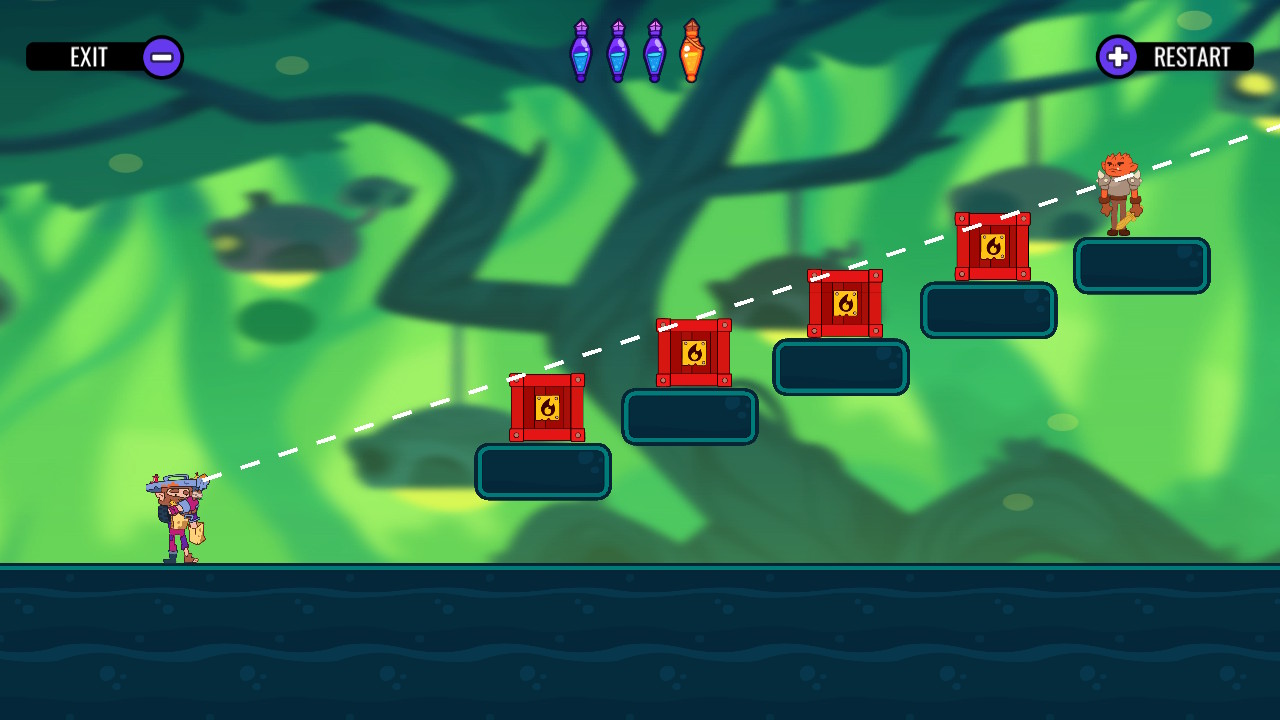The height and width of the screenshot is (720, 1280).
Task: Select the orange potion vial
Action: point(690,48)
